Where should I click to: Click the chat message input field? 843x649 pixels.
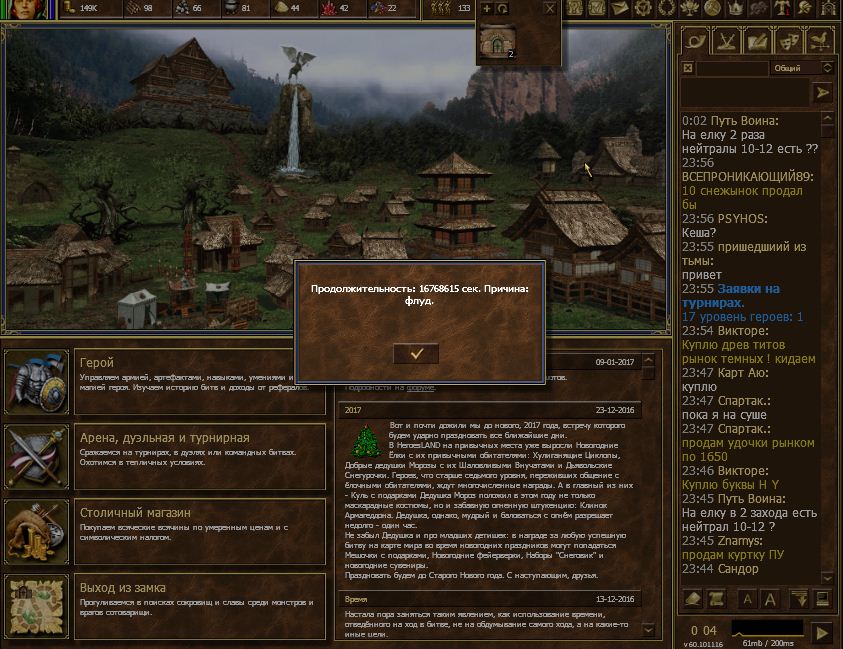pos(743,92)
